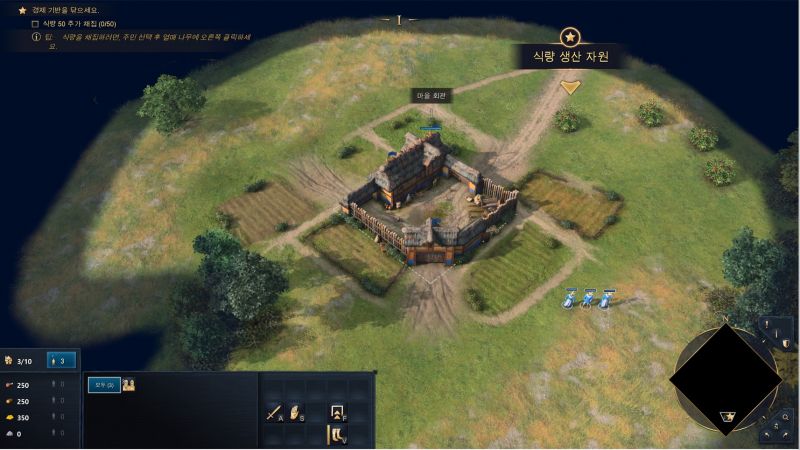800x450 pixels.
Task: Click the population 3/10 house icon
Action: click(x=10, y=360)
